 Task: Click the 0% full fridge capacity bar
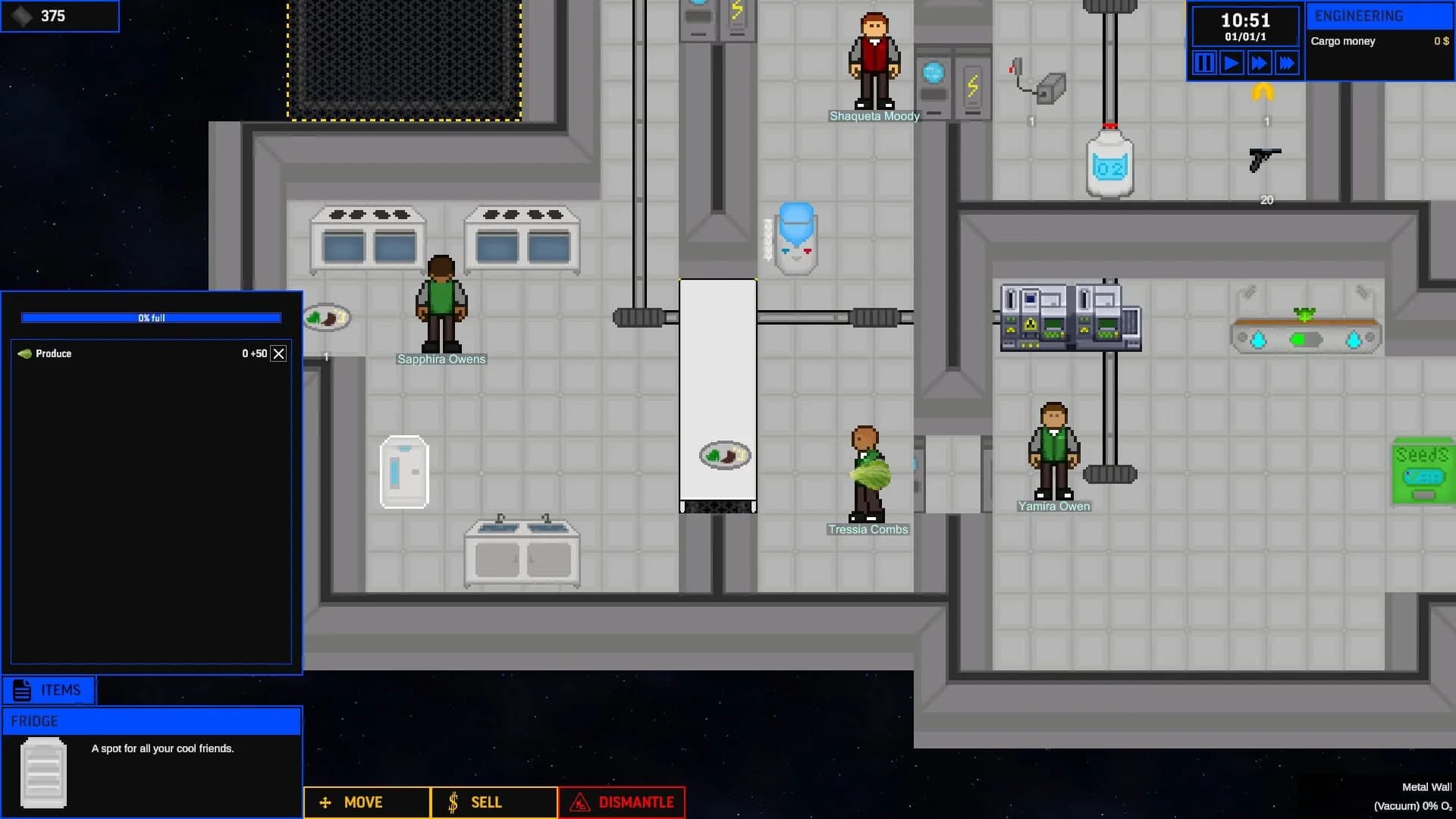pyautogui.click(x=149, y=317)
